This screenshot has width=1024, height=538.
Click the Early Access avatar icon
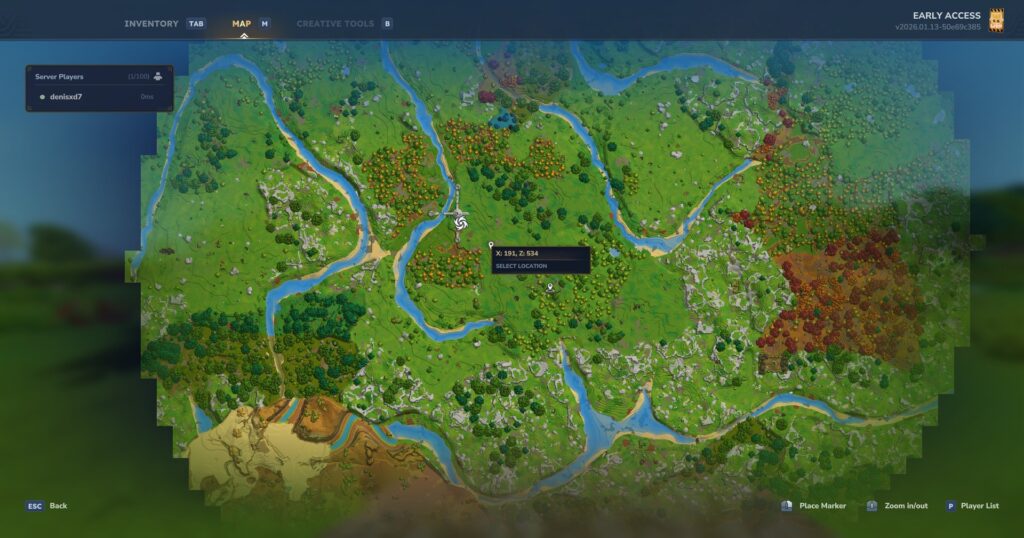point(996,21)
